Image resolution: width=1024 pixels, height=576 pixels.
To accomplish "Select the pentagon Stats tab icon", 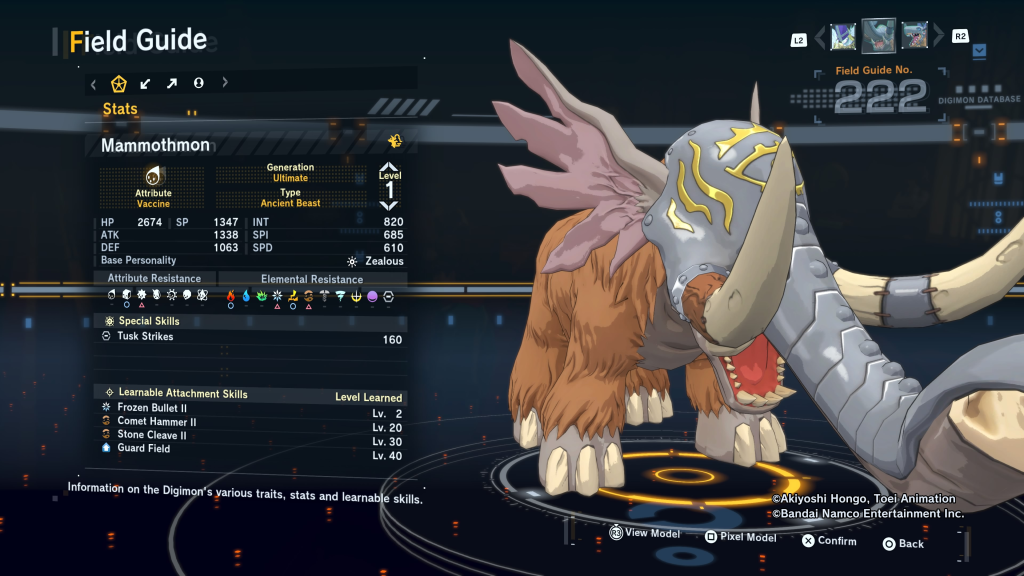I will click(119, 83).
